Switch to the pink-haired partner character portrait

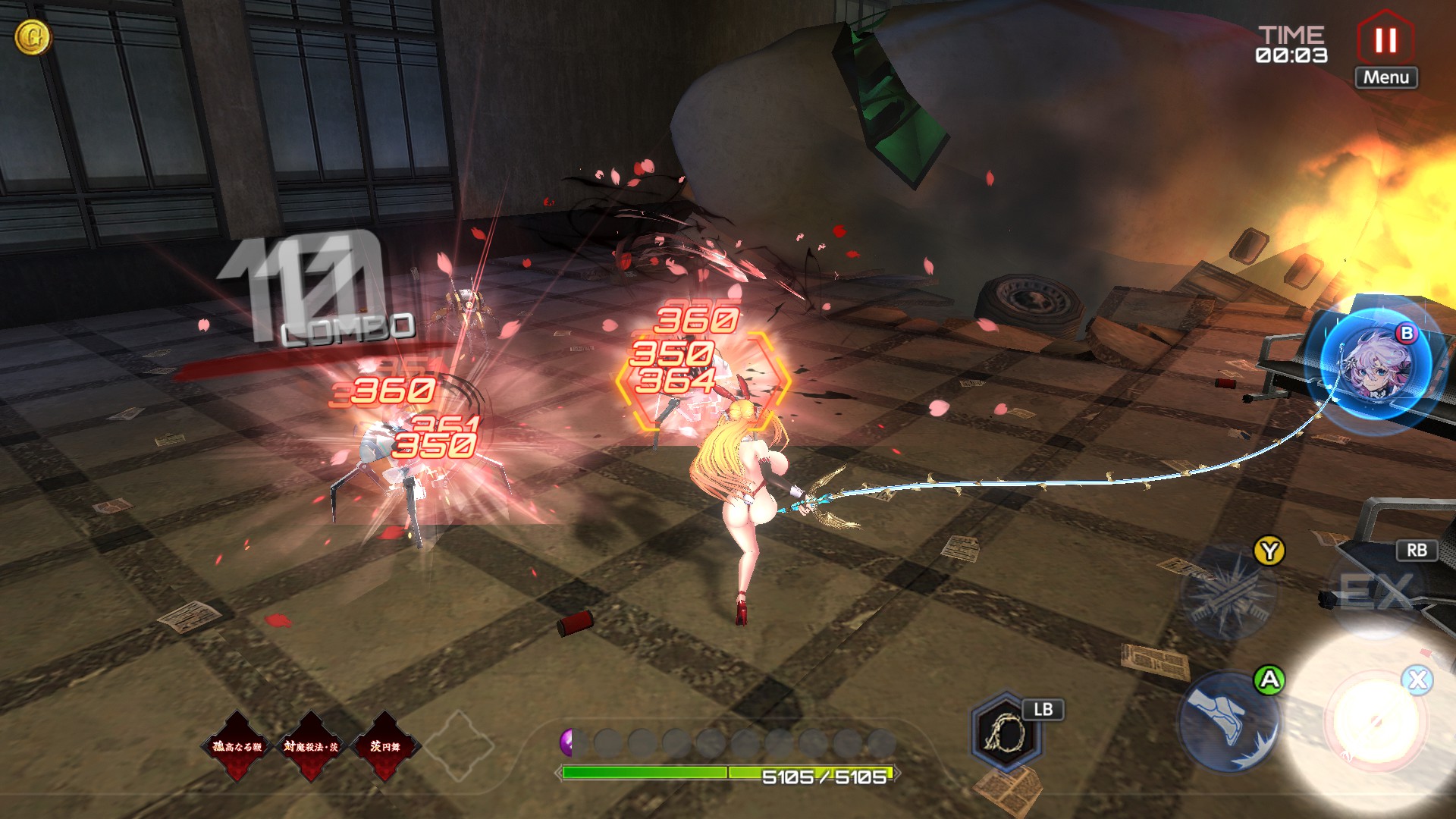1374,366
